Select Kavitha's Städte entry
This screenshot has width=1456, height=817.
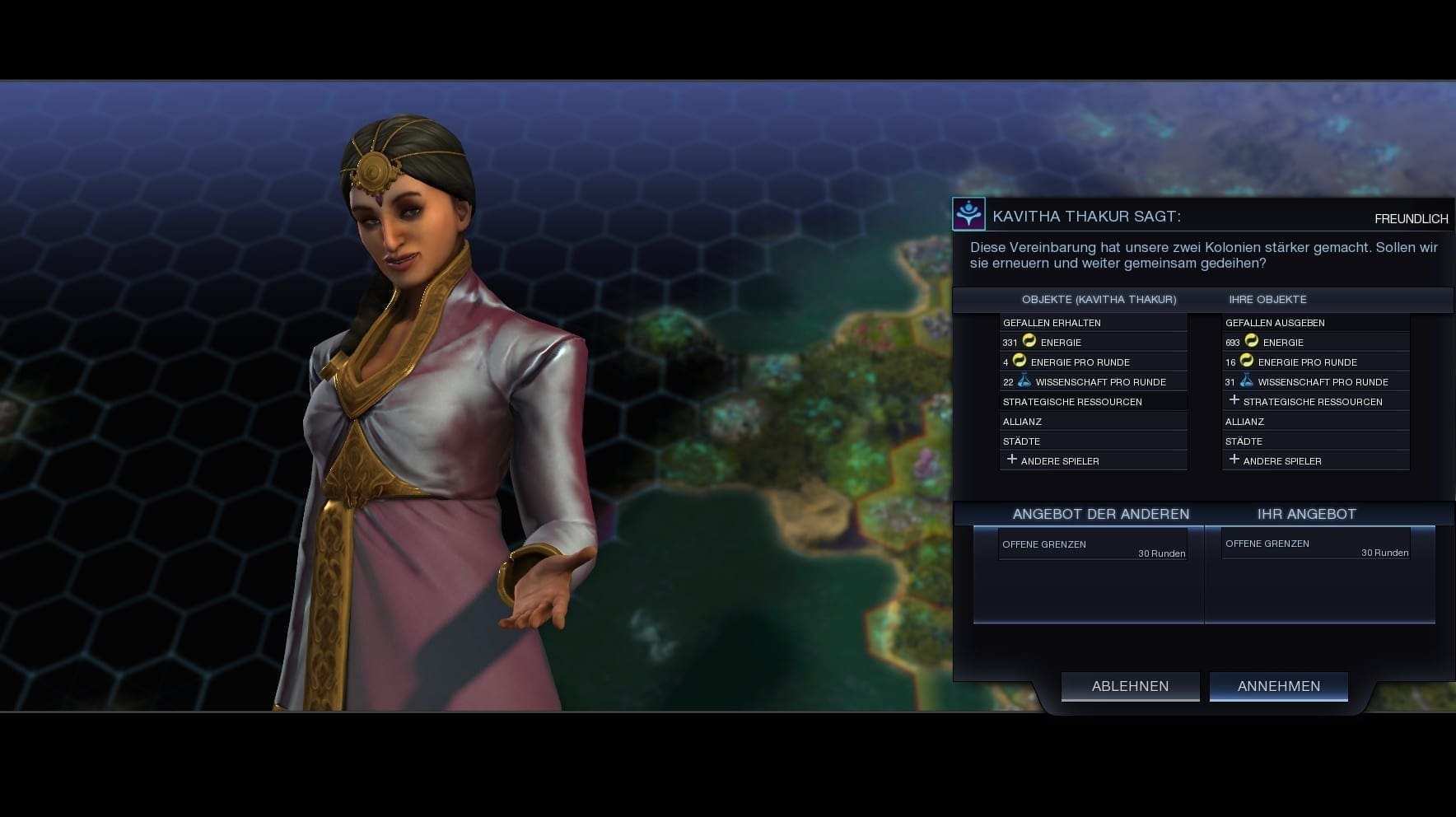pyautogui.click(x=1093, y=441)
